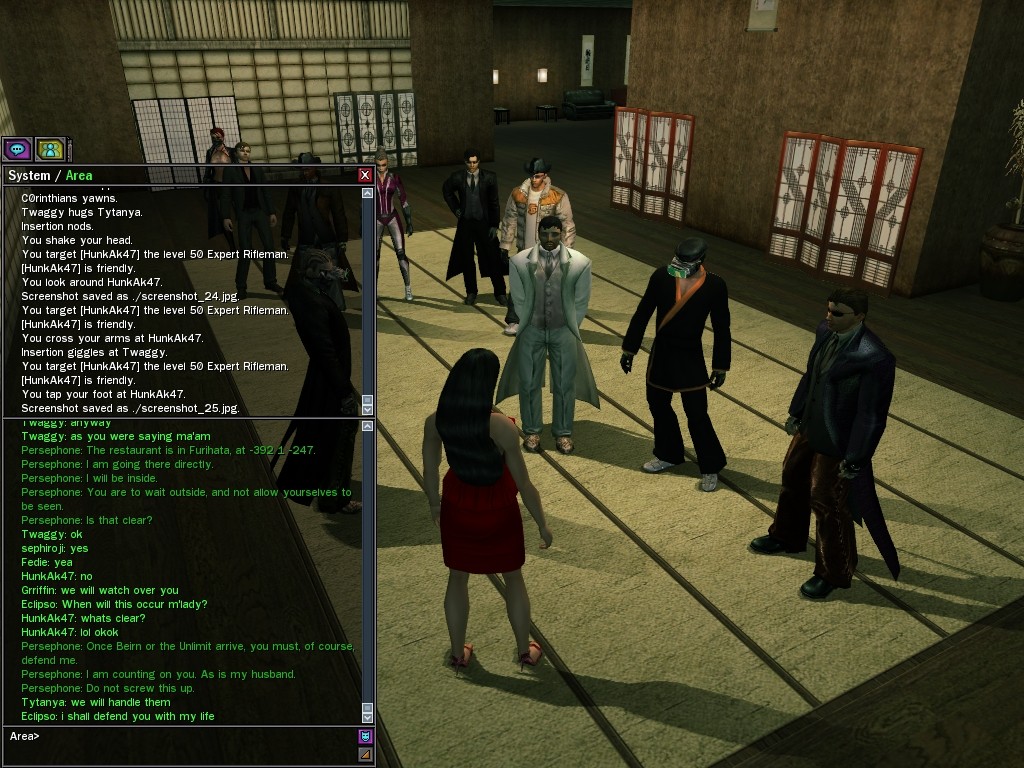Open the yellow people group icon
1024x768 pixels.
pyautogui.click(x=49, y=150)
